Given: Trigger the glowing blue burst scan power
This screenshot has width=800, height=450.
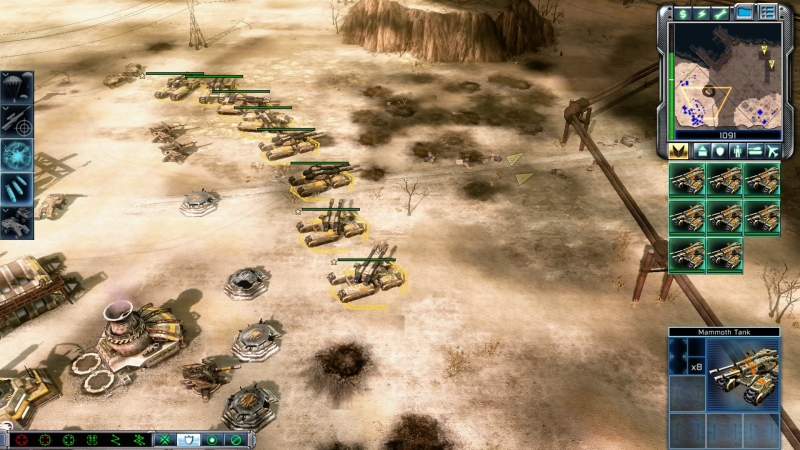Looking at the screenshot, I should 19,155.
